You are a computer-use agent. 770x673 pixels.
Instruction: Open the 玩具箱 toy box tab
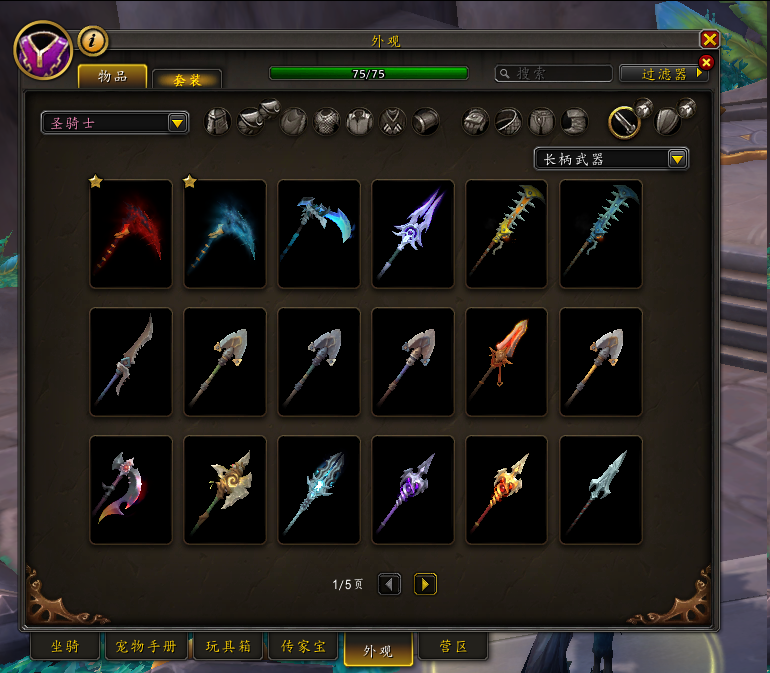228,647
